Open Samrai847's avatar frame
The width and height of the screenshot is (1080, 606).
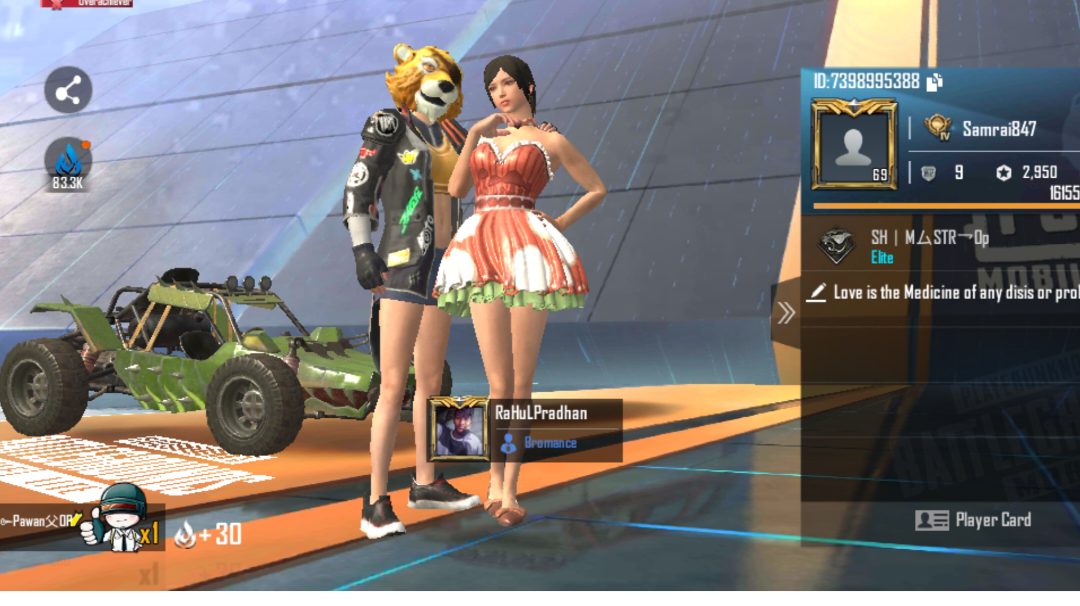tap(853, 145)
